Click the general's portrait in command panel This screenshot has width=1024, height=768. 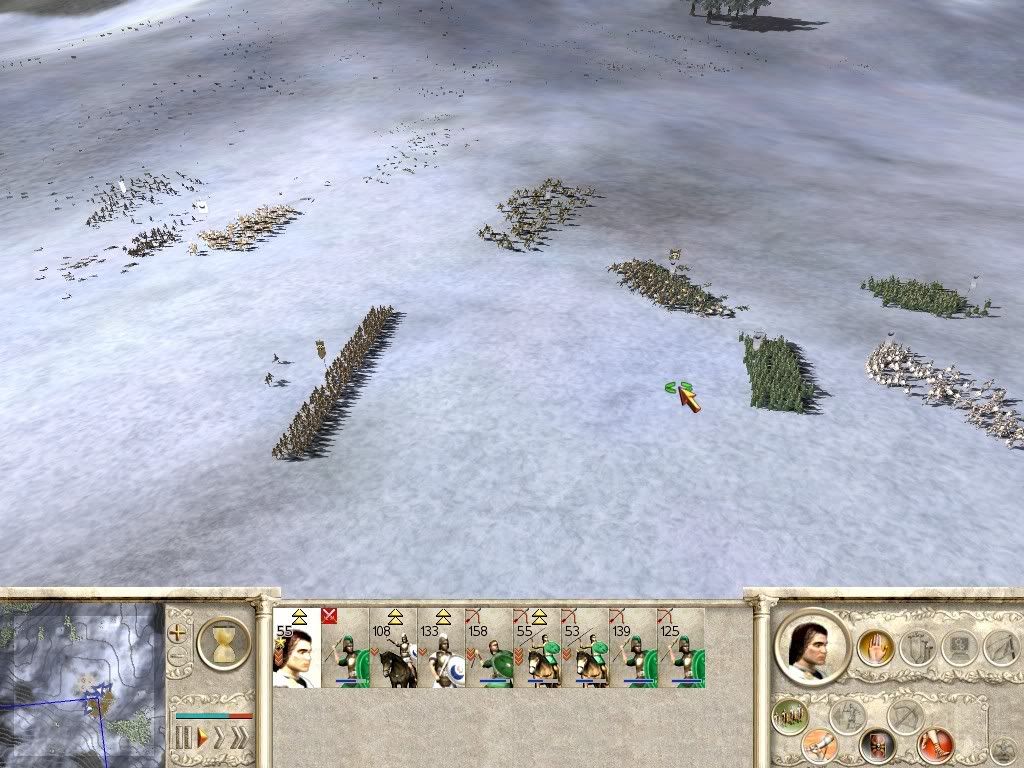(811, 647)
